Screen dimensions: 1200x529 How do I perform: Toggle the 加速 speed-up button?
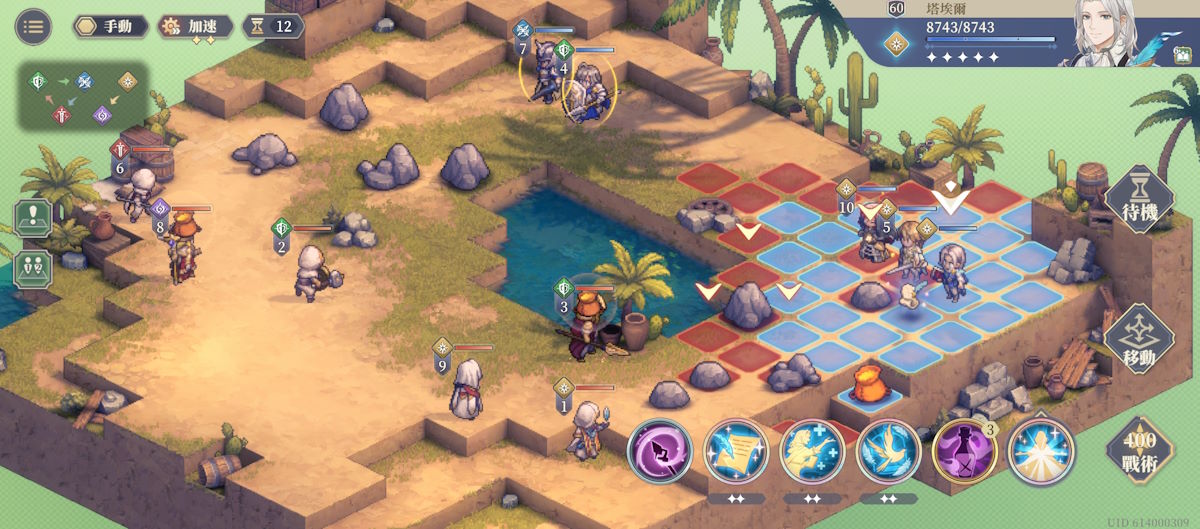[x=197, y=26]
